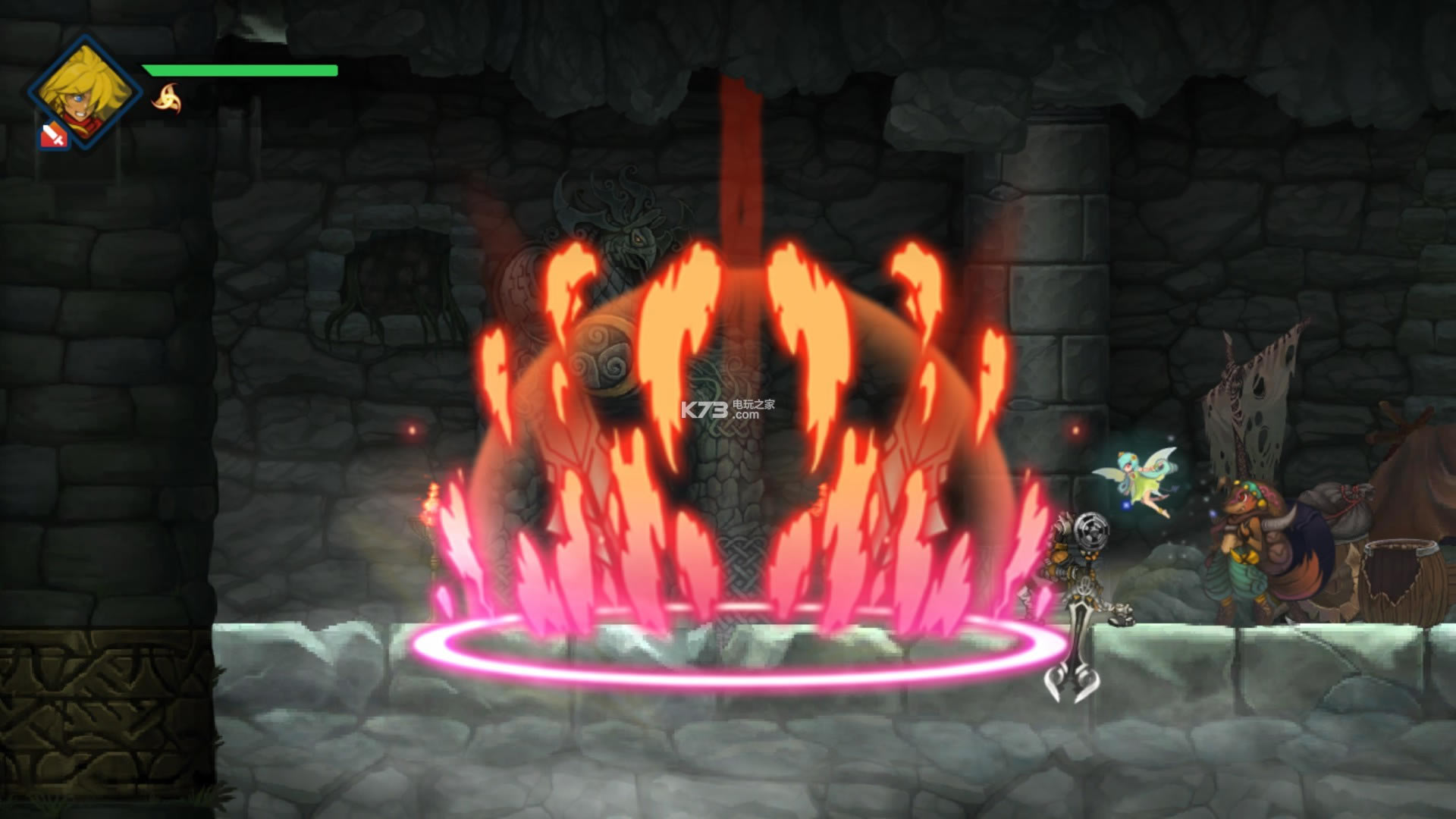Select the red sword class badge
Image resolution: width=1456 pixels, height=819 pixels.
point(54,136)
